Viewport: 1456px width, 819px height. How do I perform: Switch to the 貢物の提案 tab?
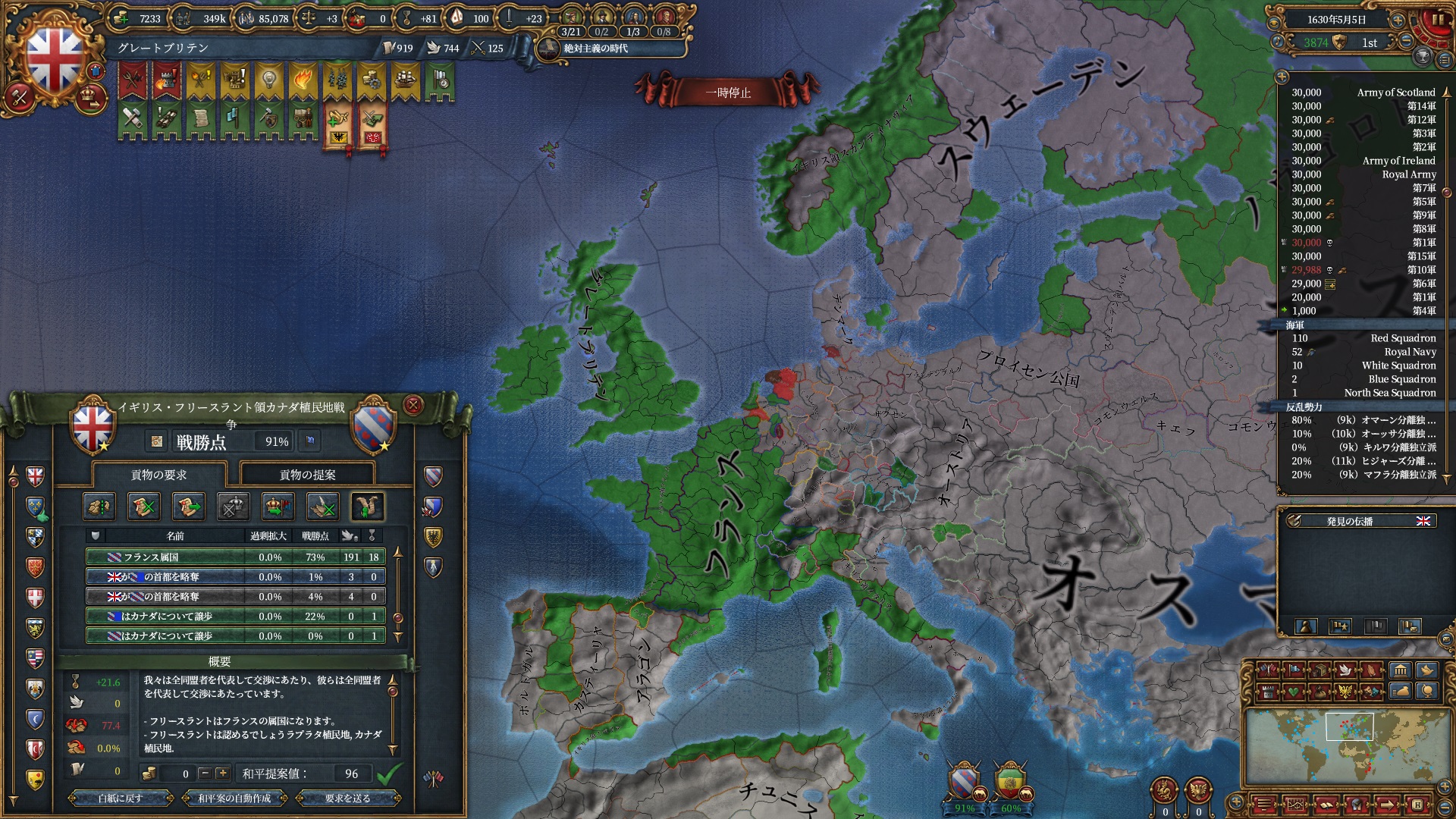pyautogui.click(x=307, y=475)
